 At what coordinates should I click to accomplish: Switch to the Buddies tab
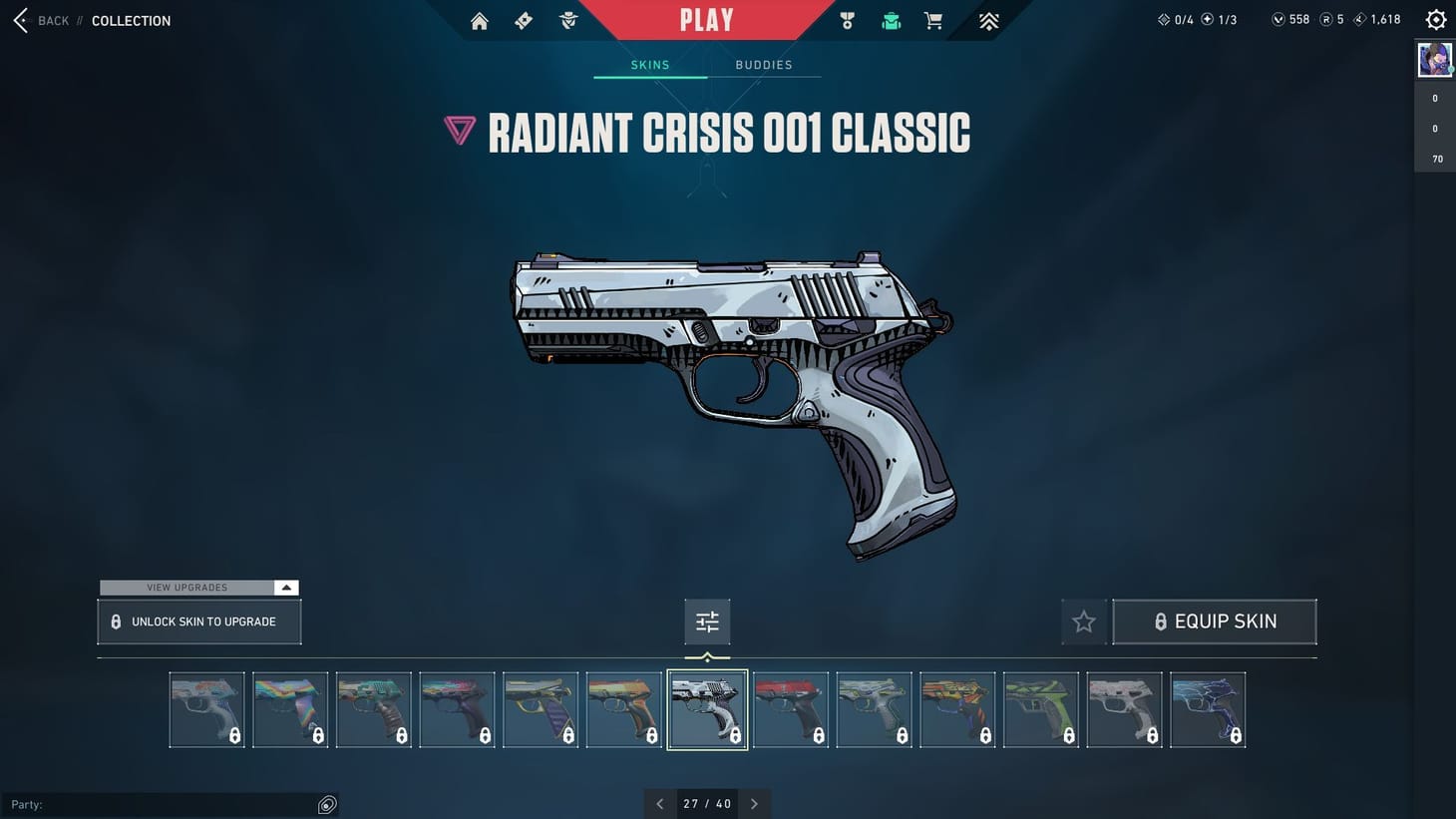[x=764, y=64]
